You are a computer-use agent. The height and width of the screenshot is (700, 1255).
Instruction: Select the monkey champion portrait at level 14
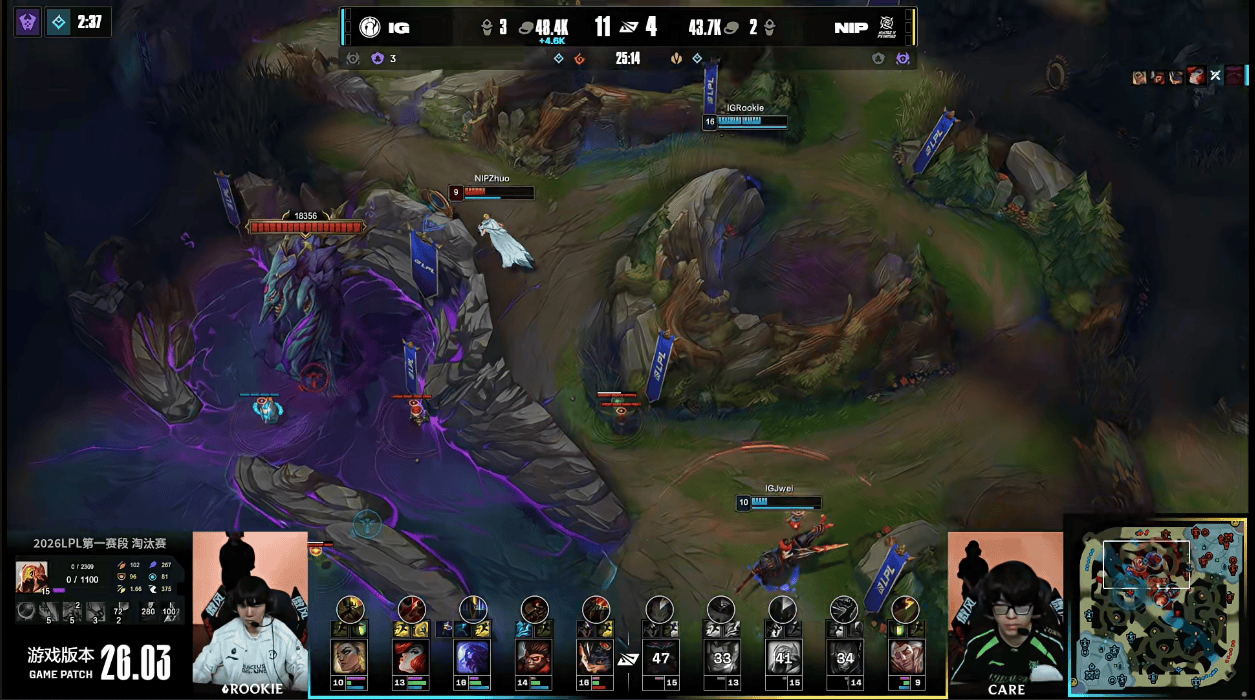pos(534,657)
